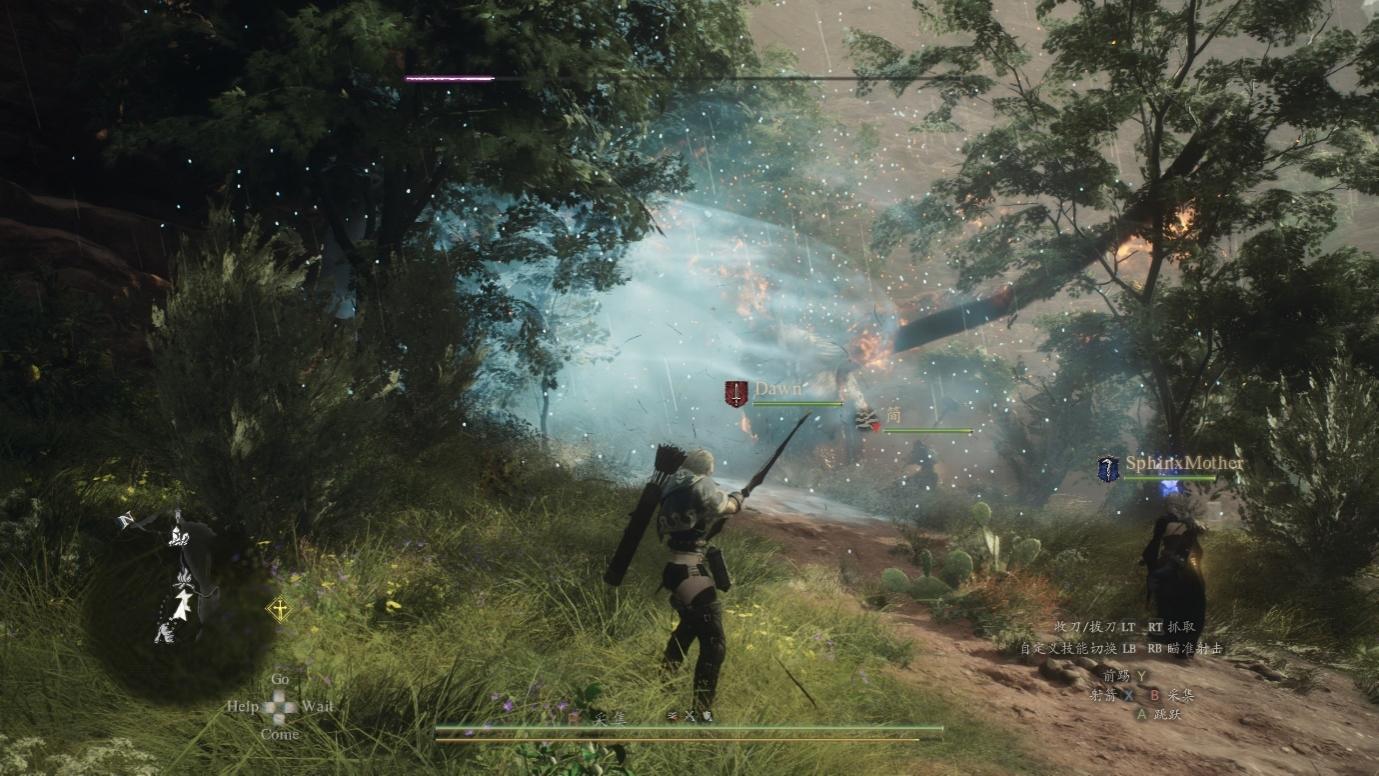Select the golden quest marker beside minimap
1379x776 pixels.
click(x=280, y=608)
